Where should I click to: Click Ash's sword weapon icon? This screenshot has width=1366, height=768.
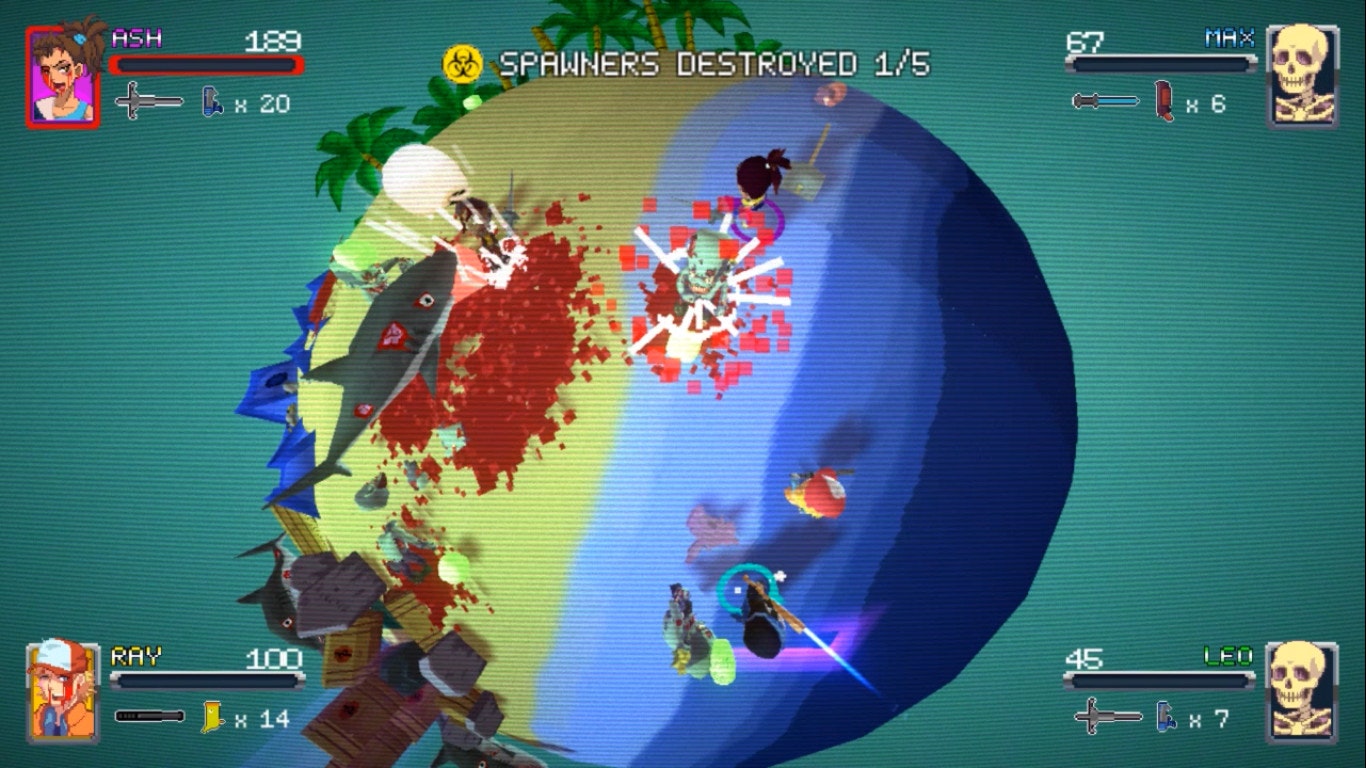pyautogui.click(x=149, y=102)
